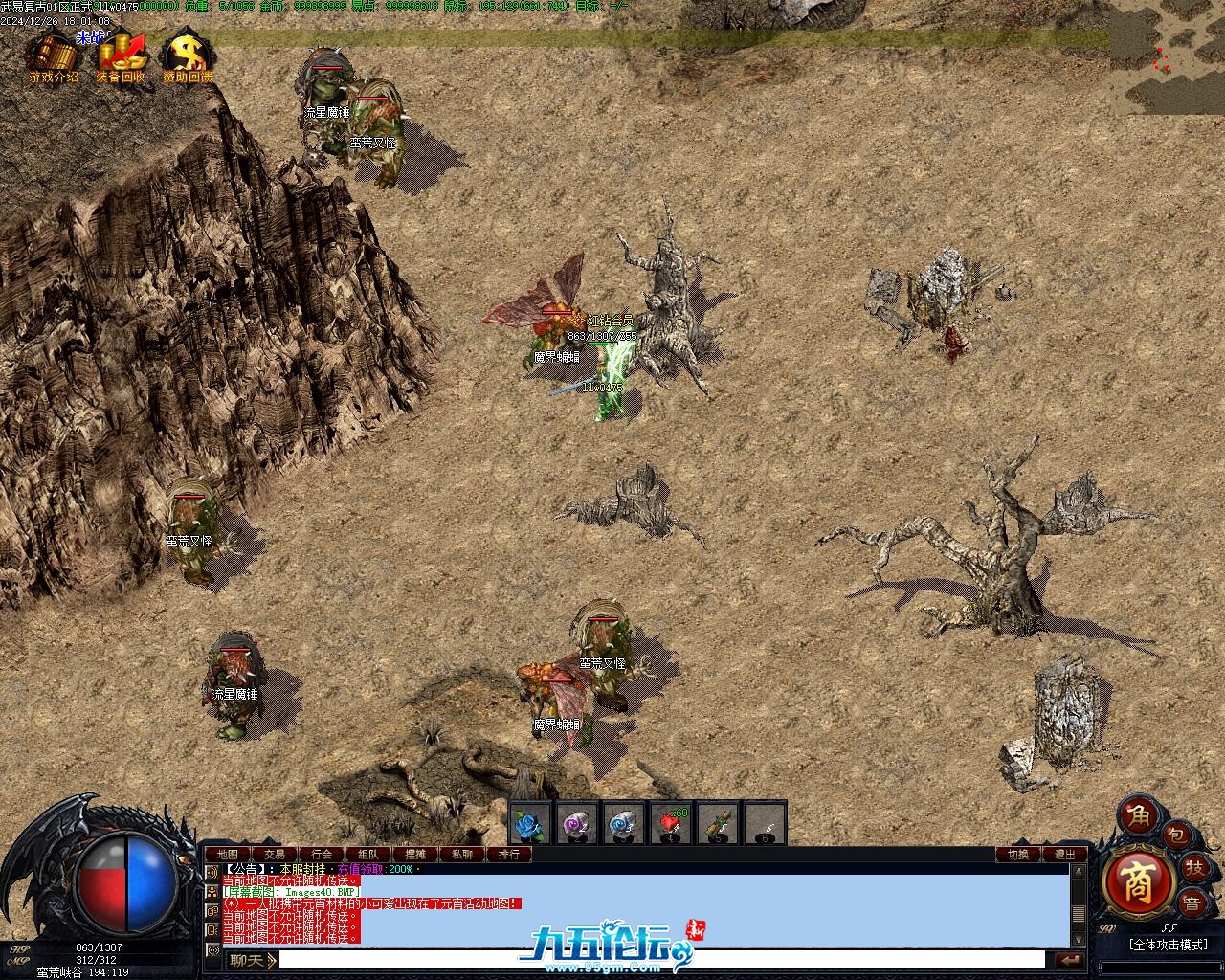Open the 组队 team panel
This screenshot has height=980, width=1225.
click(x=368, y=855)
